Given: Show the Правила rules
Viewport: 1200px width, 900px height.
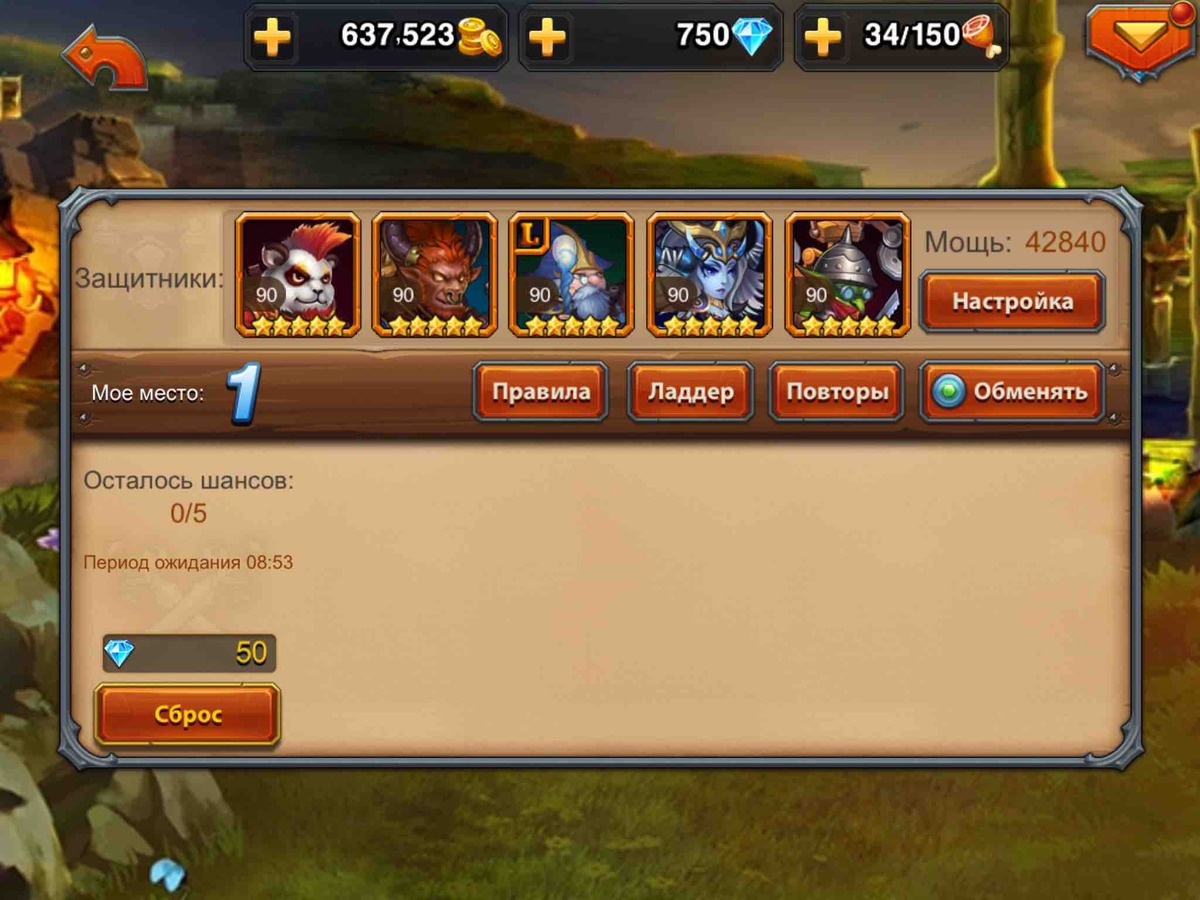Looking at the screenshot, I should (x=541, y=391).
